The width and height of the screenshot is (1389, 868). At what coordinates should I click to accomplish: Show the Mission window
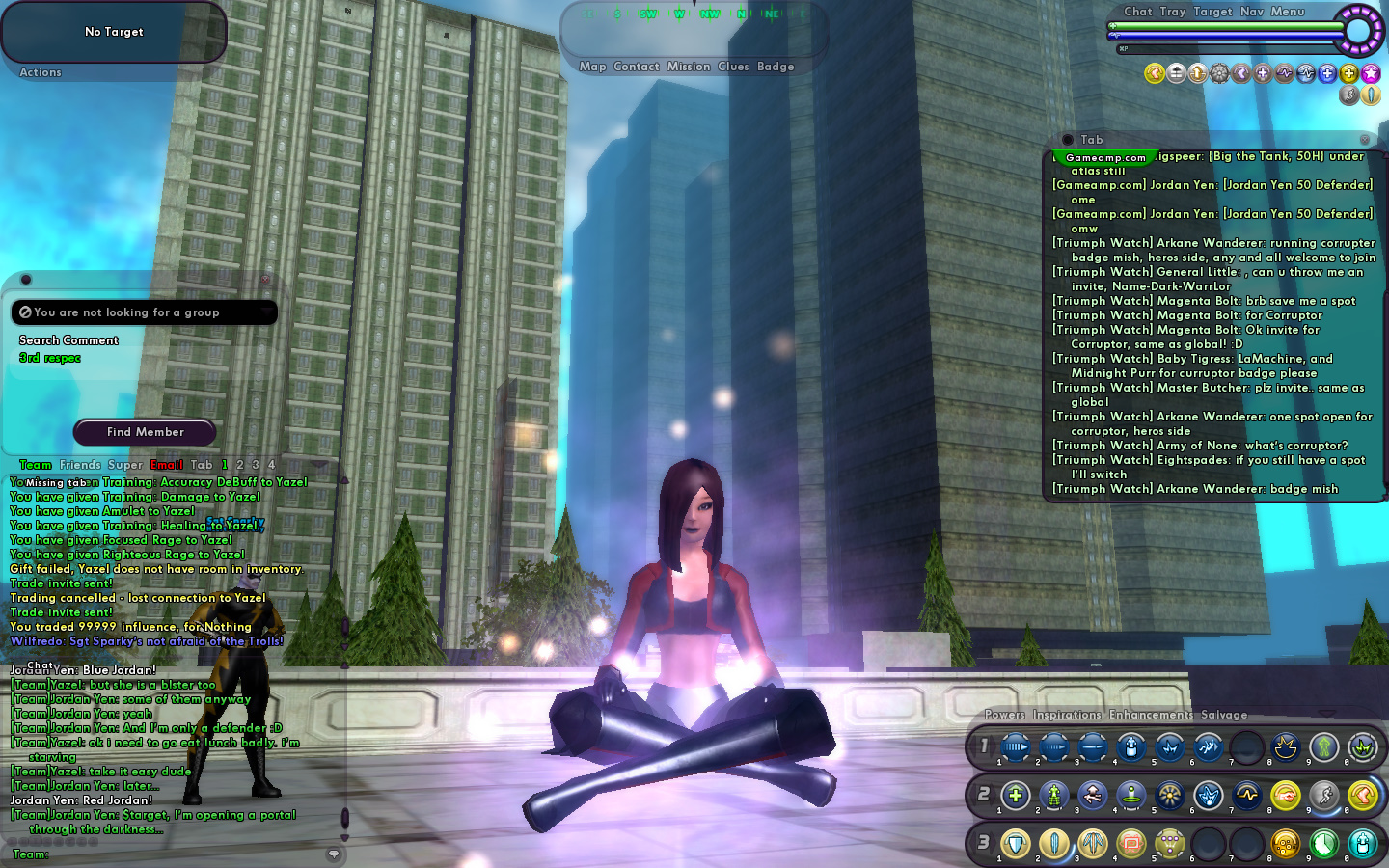[689, 67]
